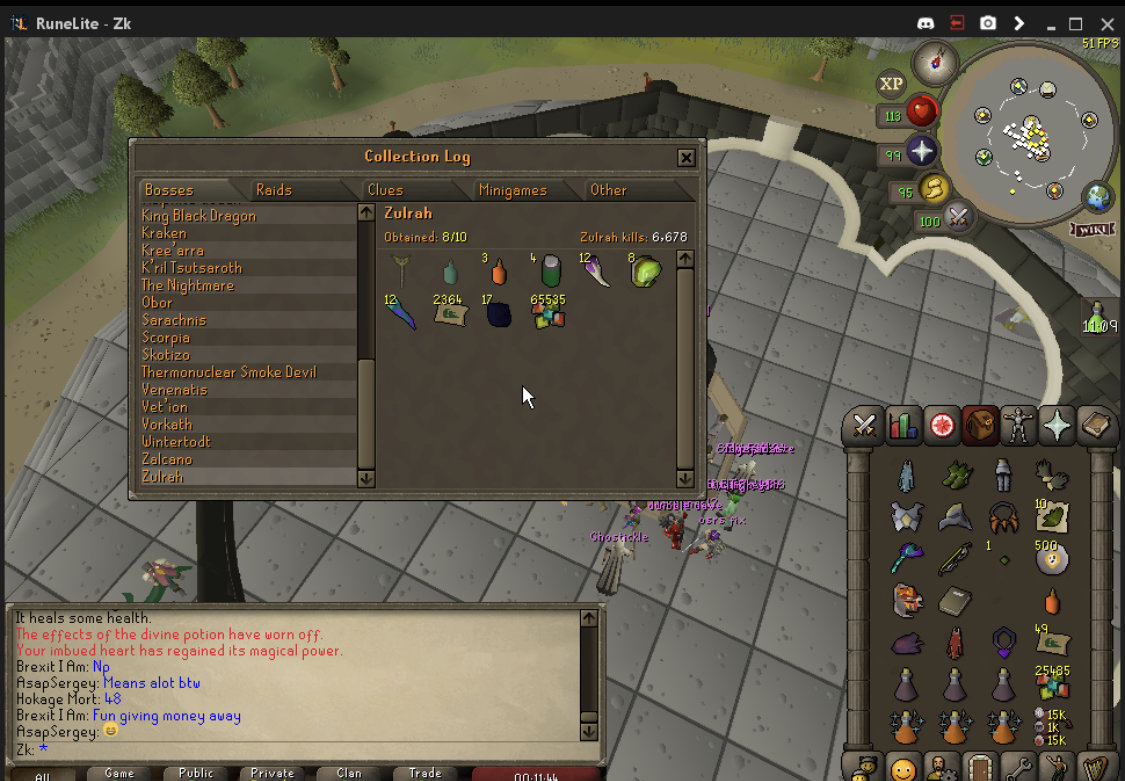Select King Black Dragon in boss list
Image resolution: width=1125 pixels, height=781 pixels.
tap(199, 216)
